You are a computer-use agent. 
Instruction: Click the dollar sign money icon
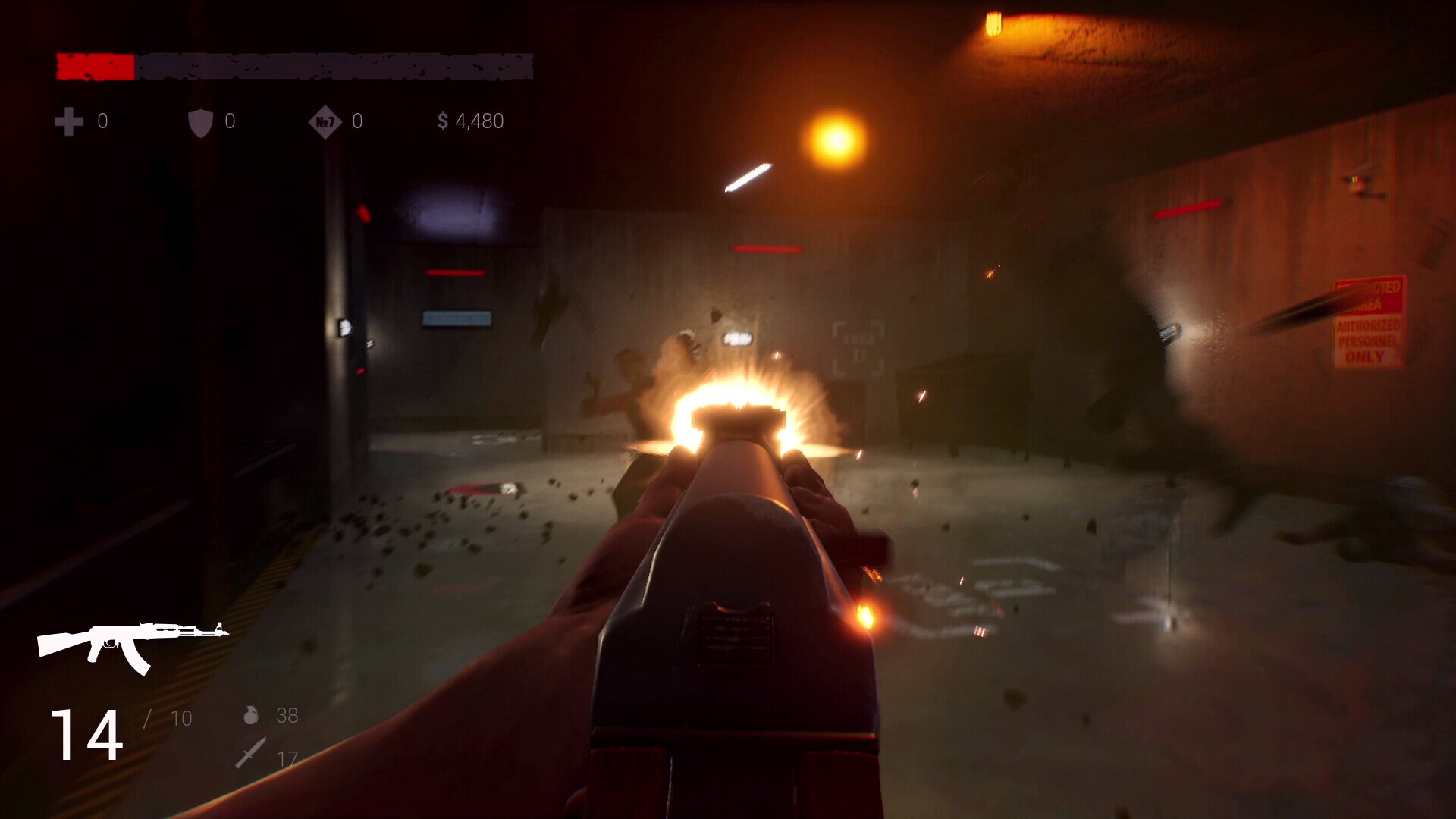(x=444, y=121)
